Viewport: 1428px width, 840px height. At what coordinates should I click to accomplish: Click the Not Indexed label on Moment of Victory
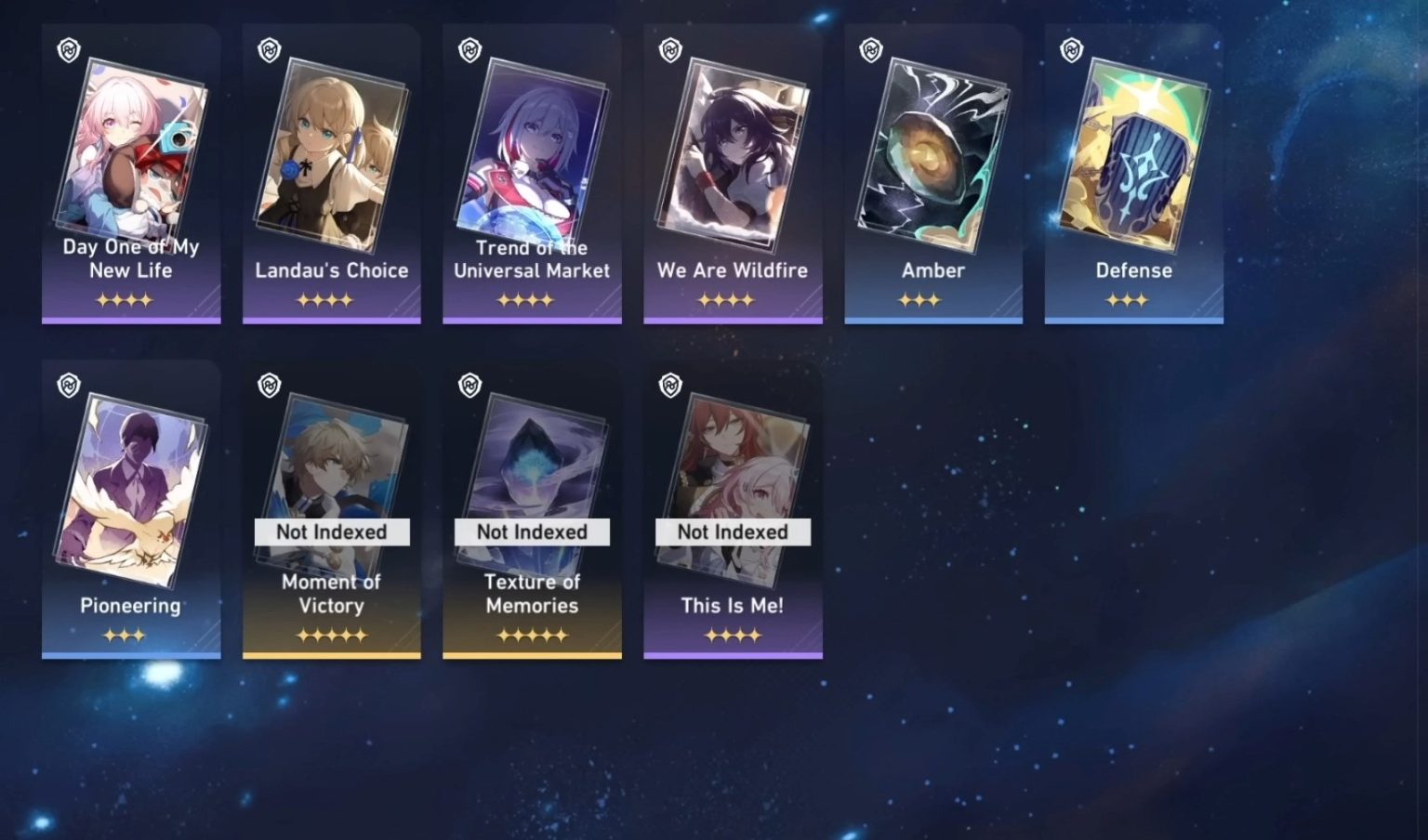pyautogui.click(x=331, y=532)
